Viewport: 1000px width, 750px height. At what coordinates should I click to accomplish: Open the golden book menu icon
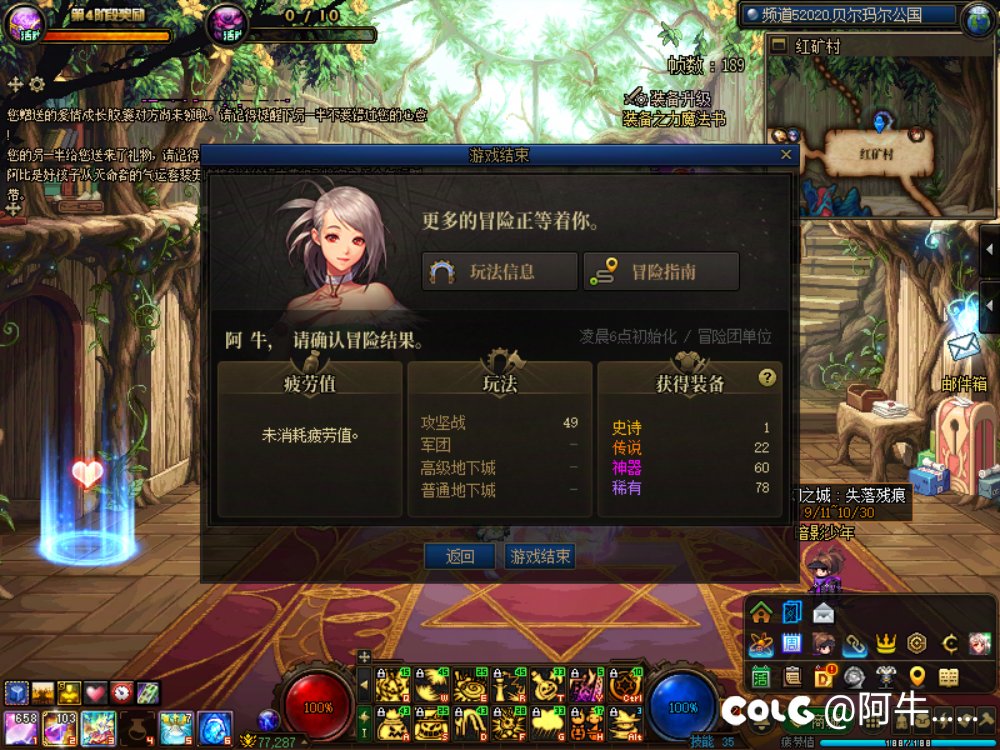pyautogui.click(x=948, y=676)
